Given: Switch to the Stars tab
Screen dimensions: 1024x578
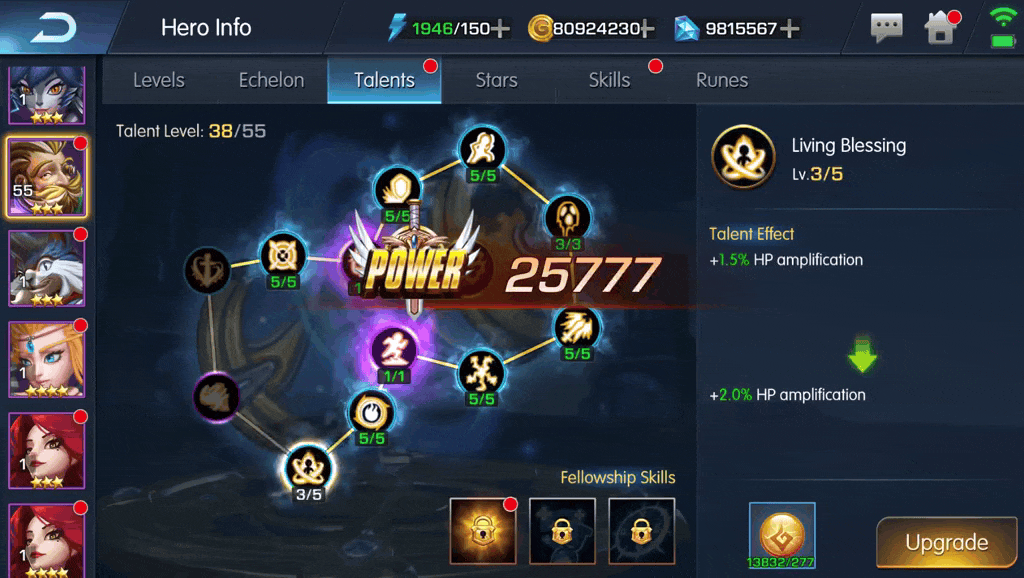Looking at the screenshot, I should [x=496, y=80].
